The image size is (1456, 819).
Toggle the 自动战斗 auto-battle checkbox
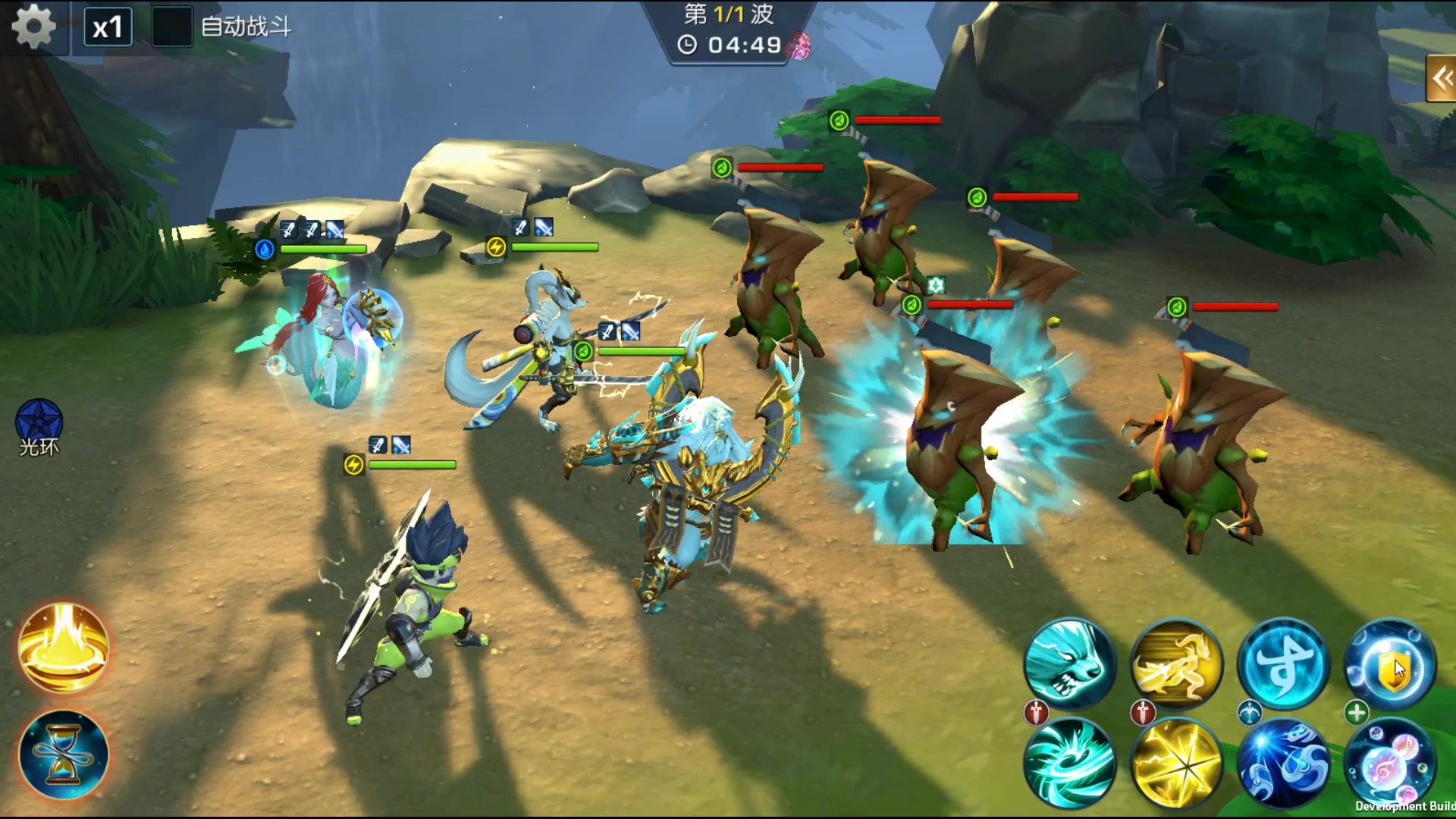click(171, 27)
